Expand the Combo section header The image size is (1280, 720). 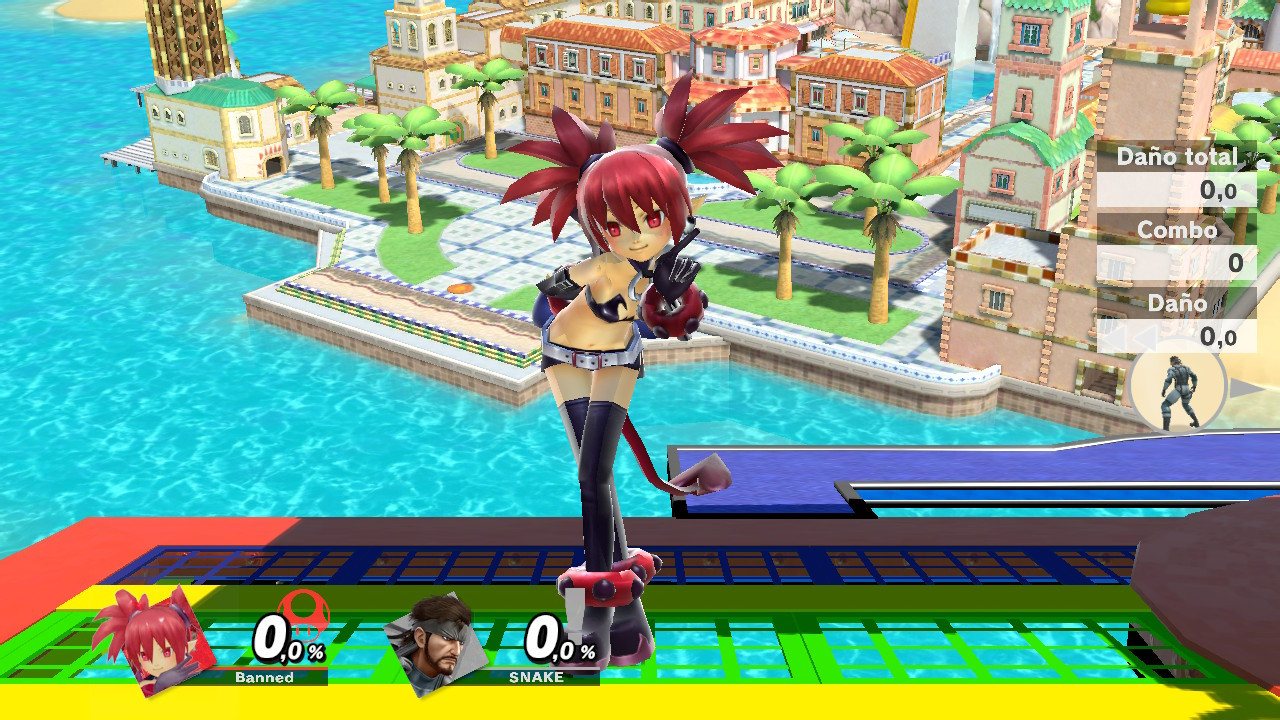click(x=1178, y=230)
